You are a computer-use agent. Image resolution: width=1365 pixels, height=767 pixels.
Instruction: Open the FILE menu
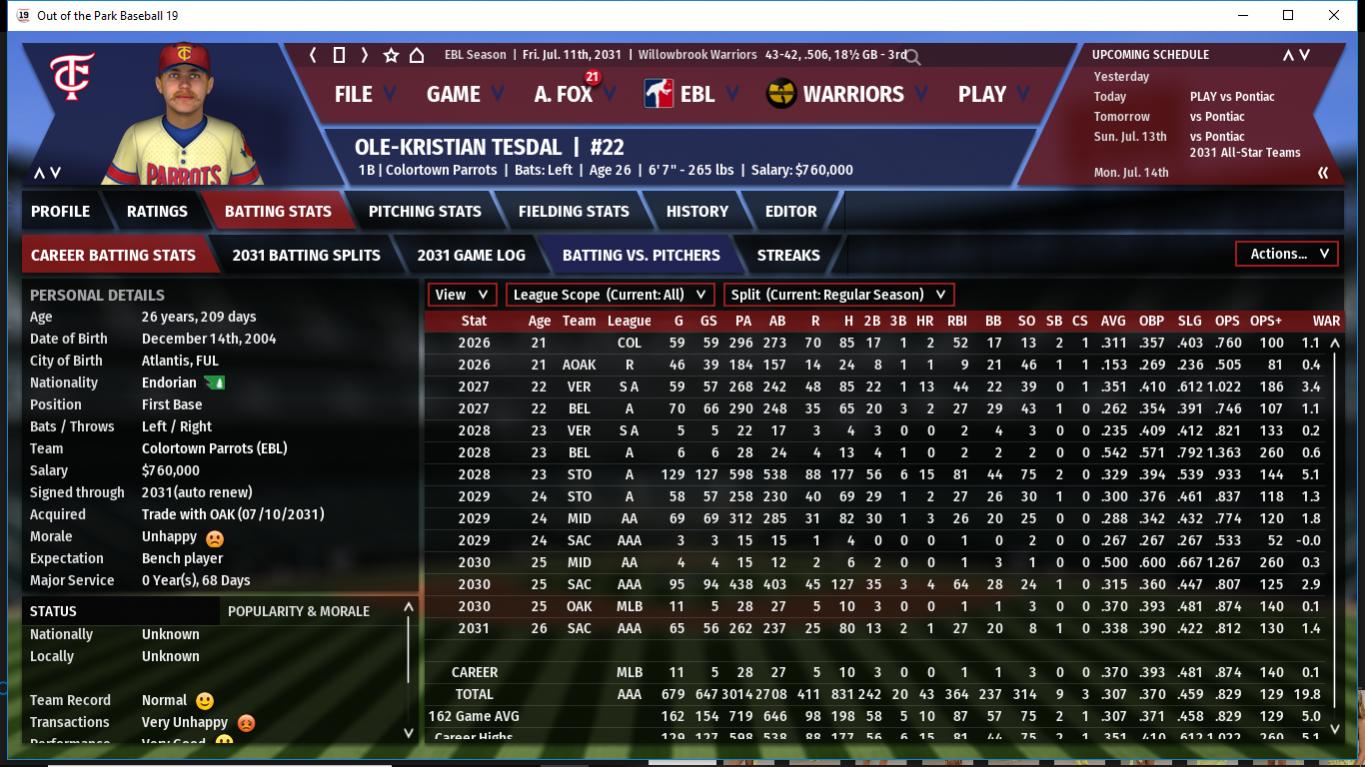pos(353,94)
